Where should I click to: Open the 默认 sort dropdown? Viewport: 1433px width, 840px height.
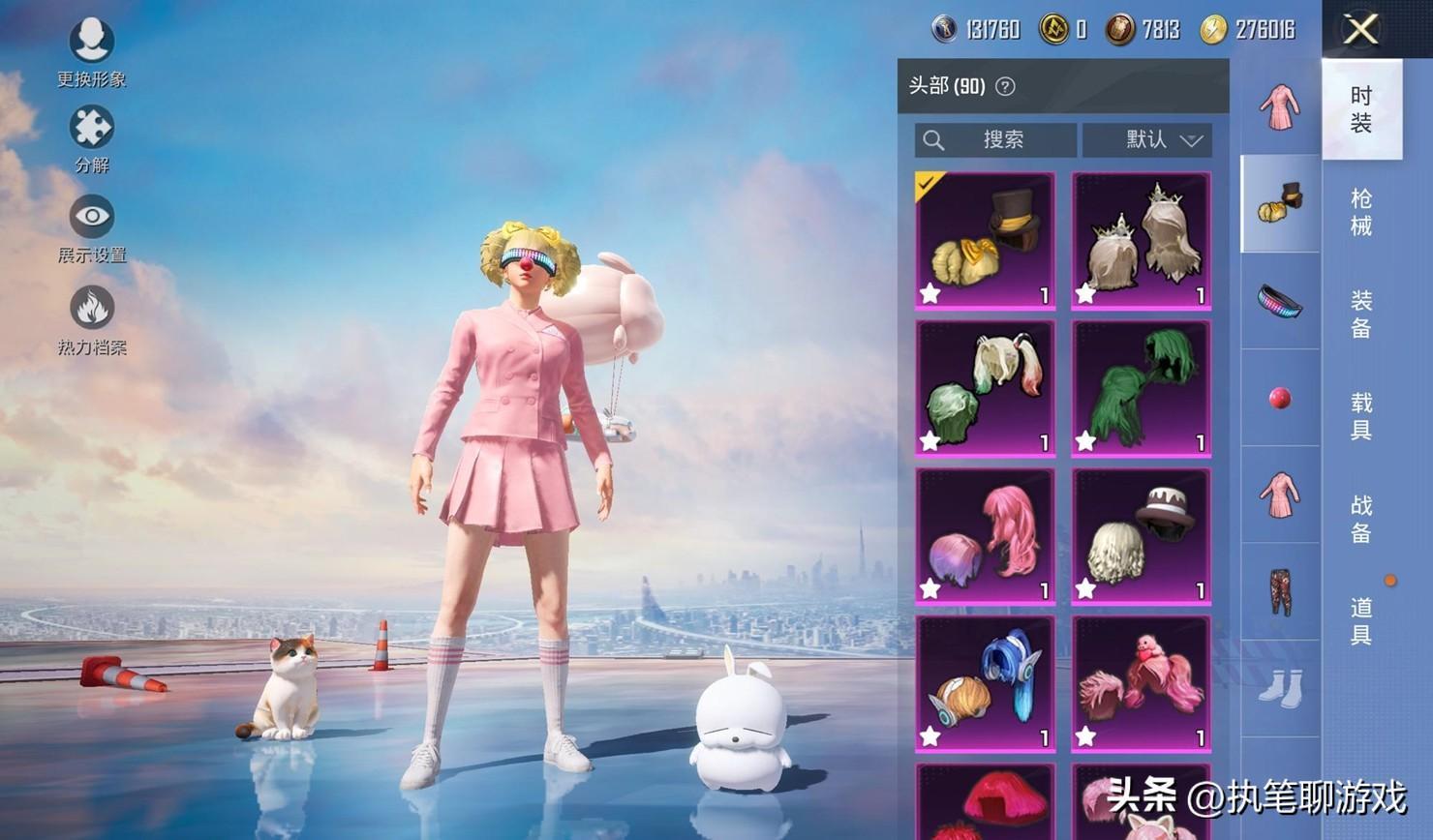click(1148, 139)
